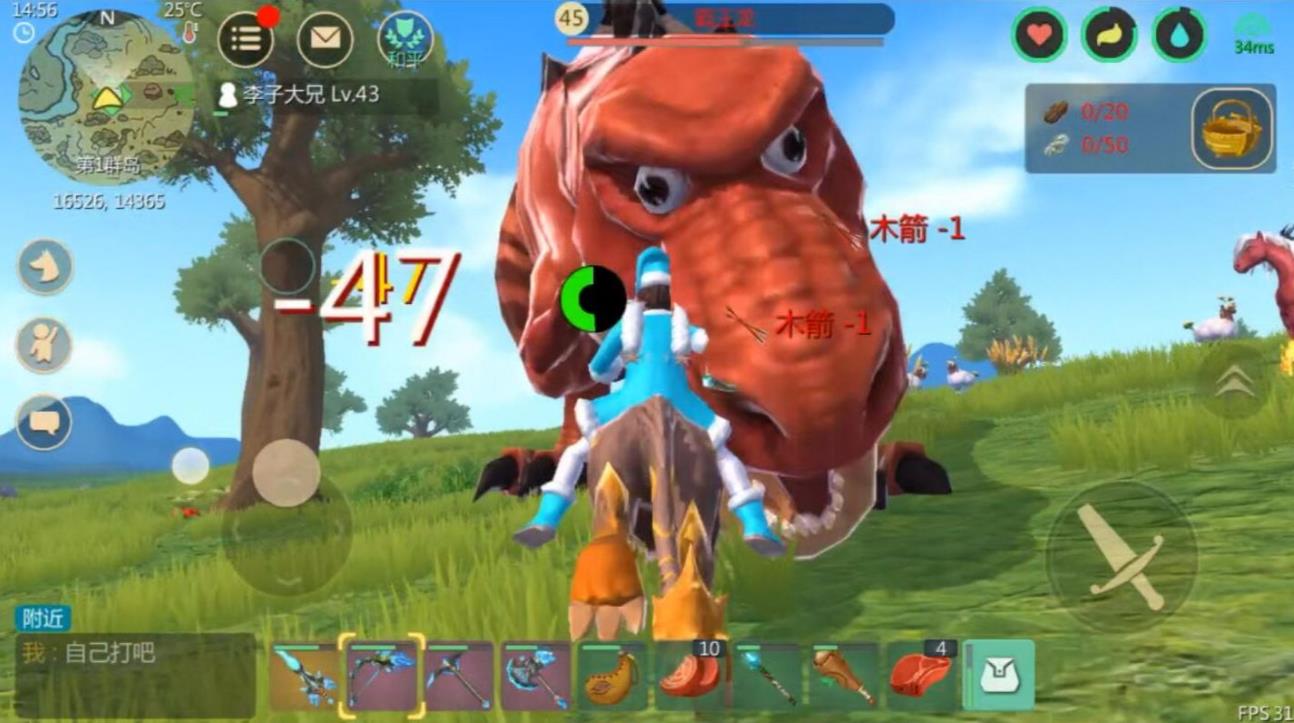Open the mount menu with dog-head icon
This screenshot has width=1294, height=723.
(45, 267)
